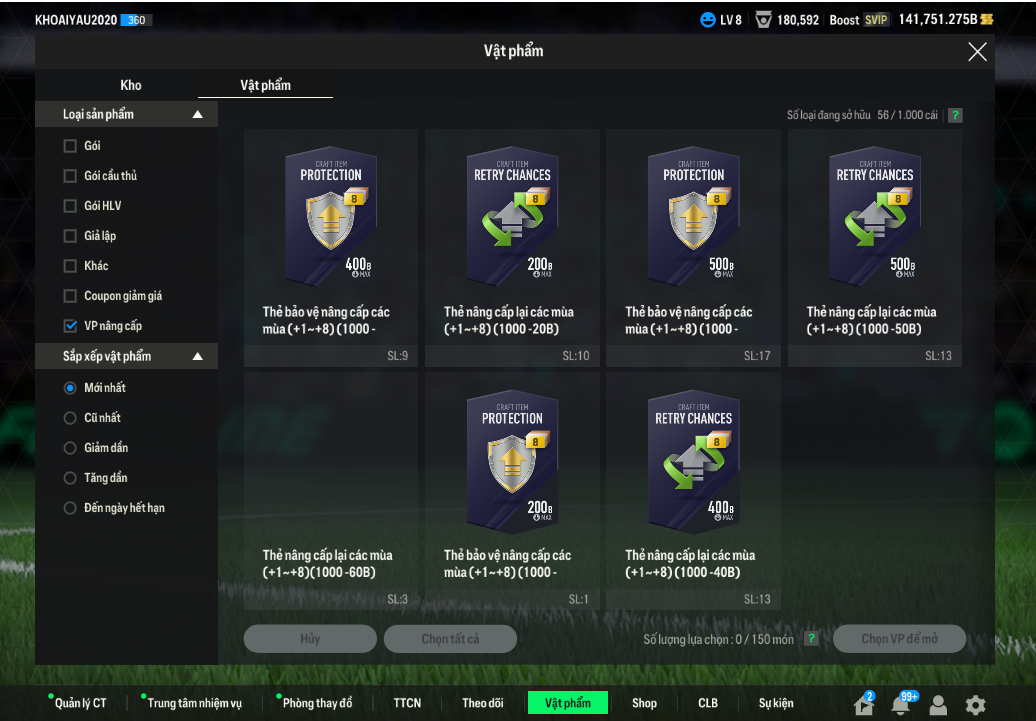
Task: Choose the 500B Retry Chances card
Action: (x=875, y=218)
